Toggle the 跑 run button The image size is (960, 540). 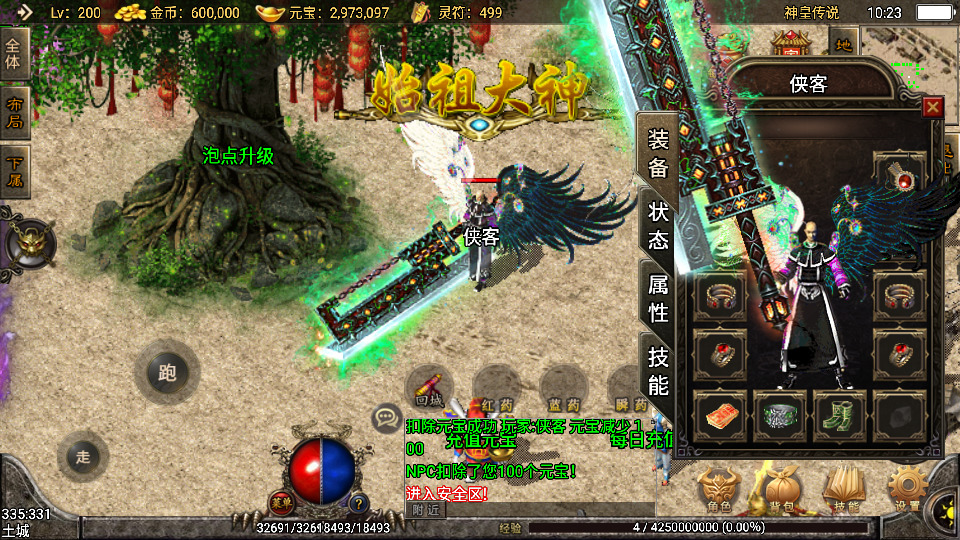coord(166,373)
